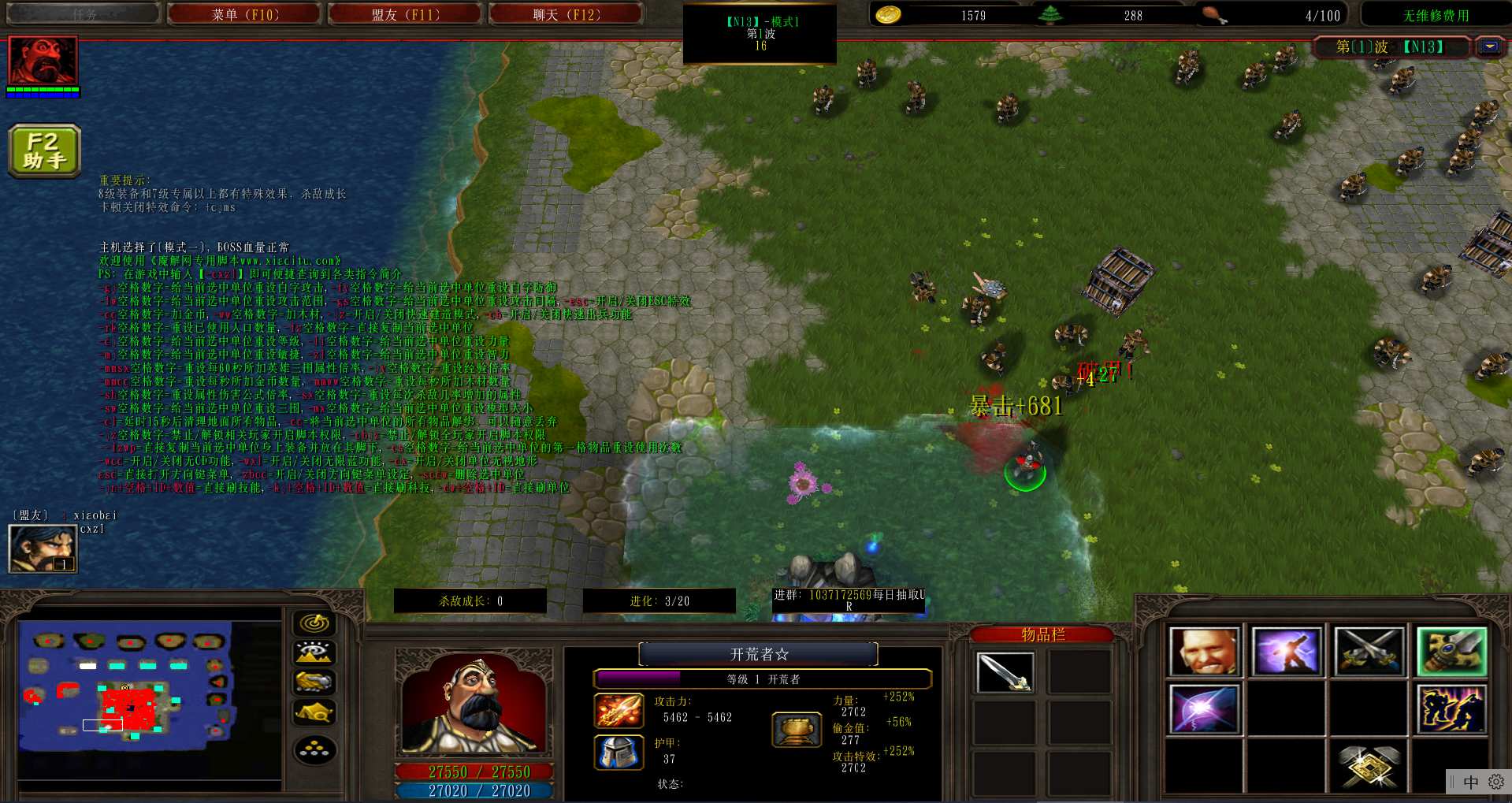Activate the minimap signal ping button
Viewport: 1512px width, 803px height.
[314, 623]
